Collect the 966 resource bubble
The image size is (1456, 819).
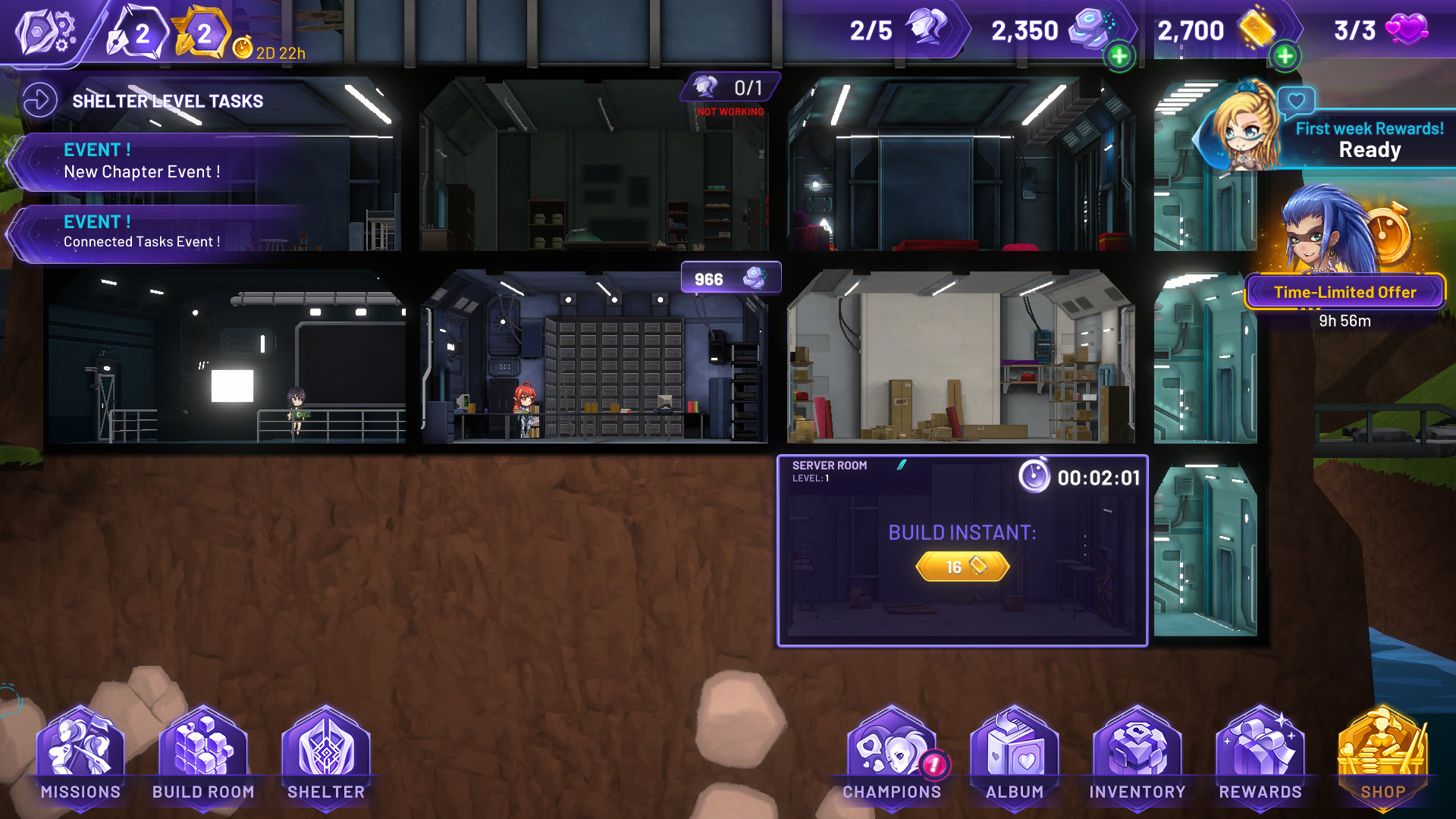coord(730,278)
